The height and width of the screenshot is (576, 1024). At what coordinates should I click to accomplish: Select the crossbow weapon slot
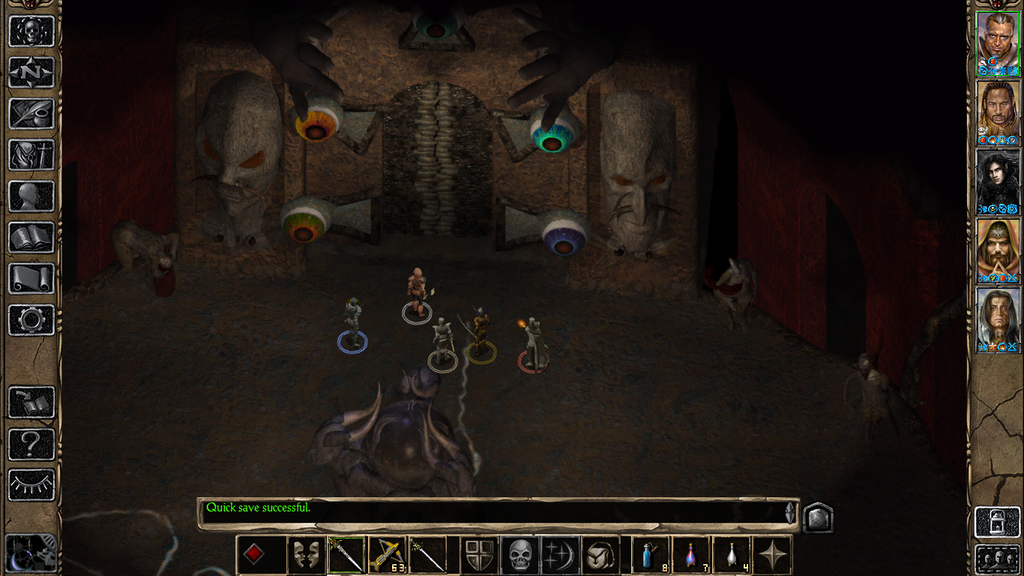(386, 554)
